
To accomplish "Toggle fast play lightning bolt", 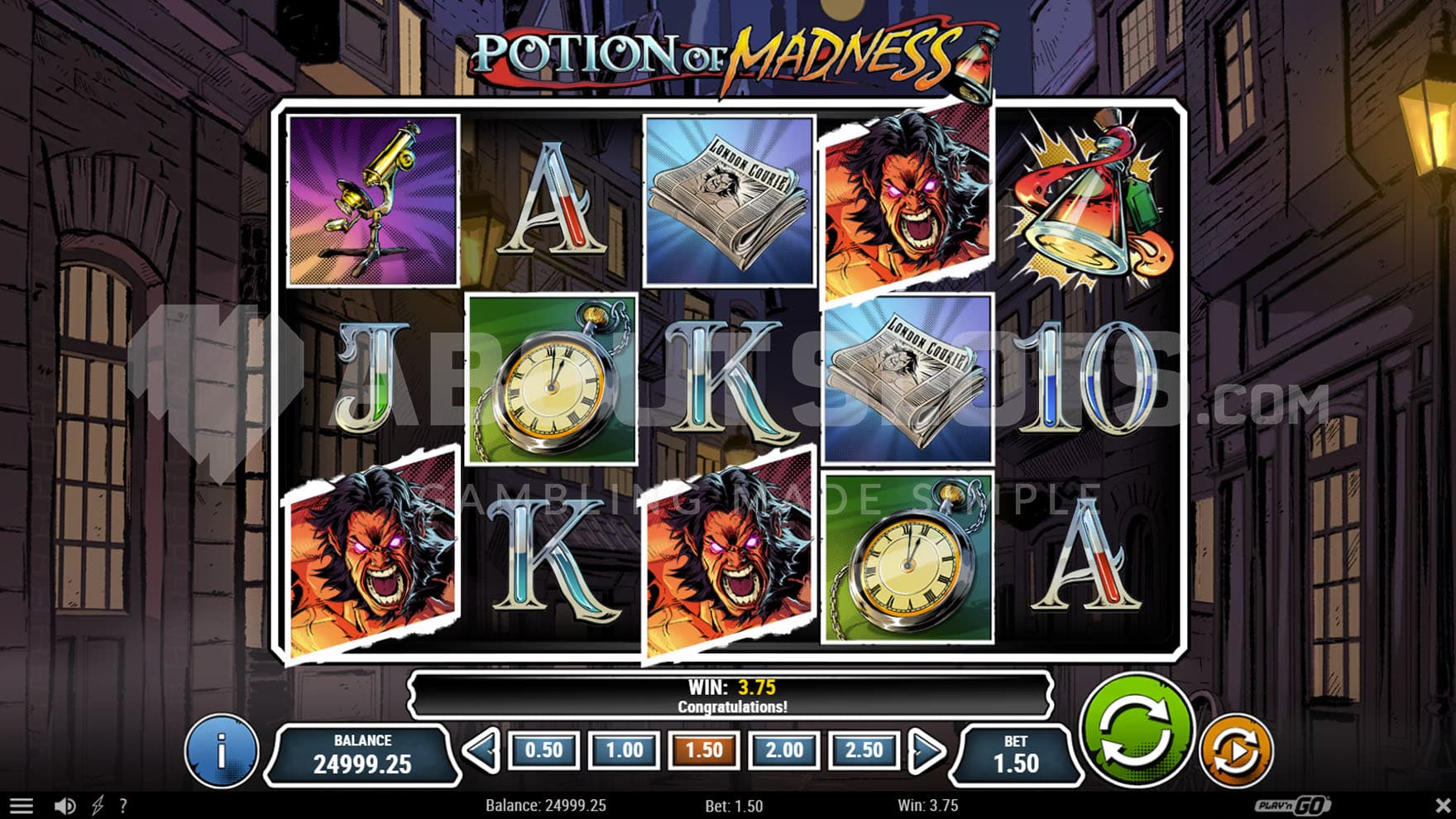I will pos(98,806).
